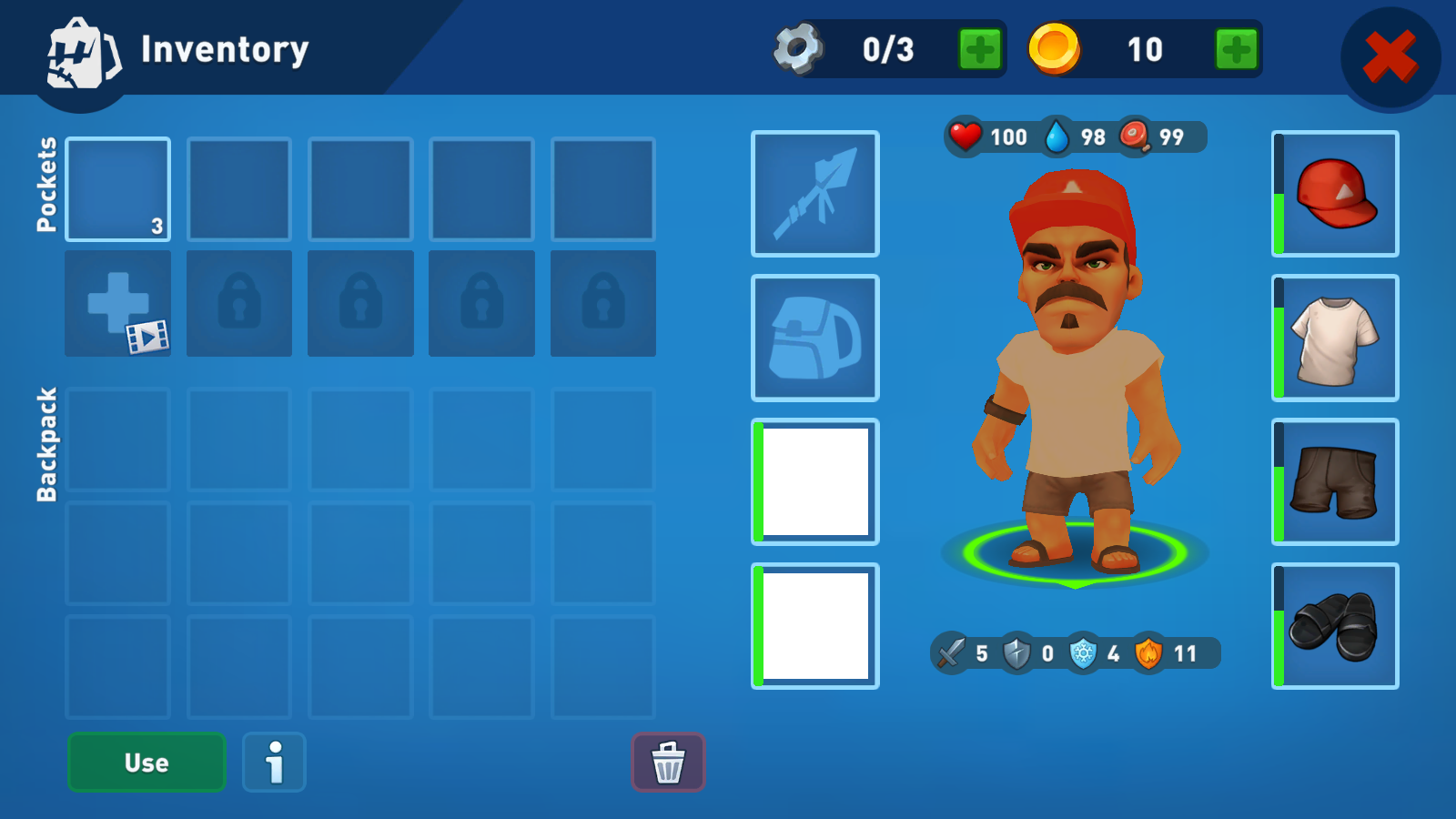The image size is (1456, 819).
Task: Unlock an extra pocket by watching a video
Action: [118, 304]
